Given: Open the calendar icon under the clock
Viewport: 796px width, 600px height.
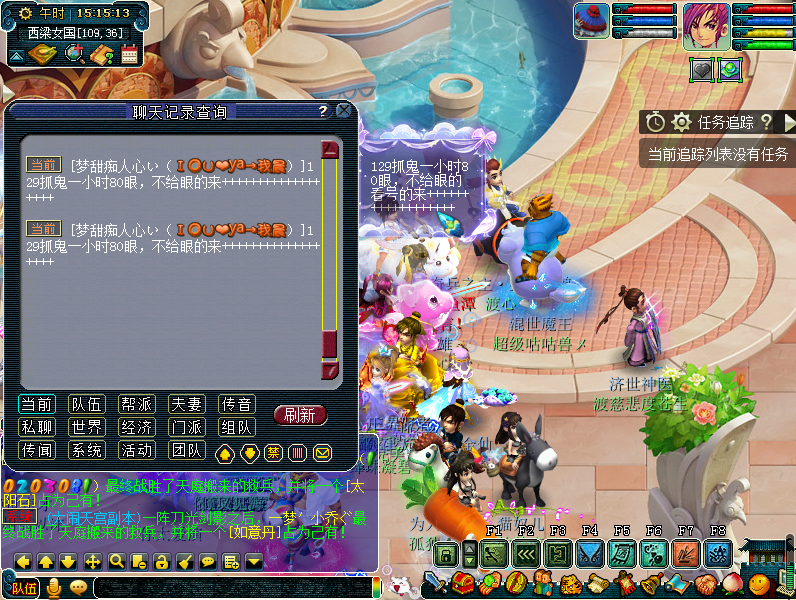Looking at the screenshot, I should [x=129, y=55].
